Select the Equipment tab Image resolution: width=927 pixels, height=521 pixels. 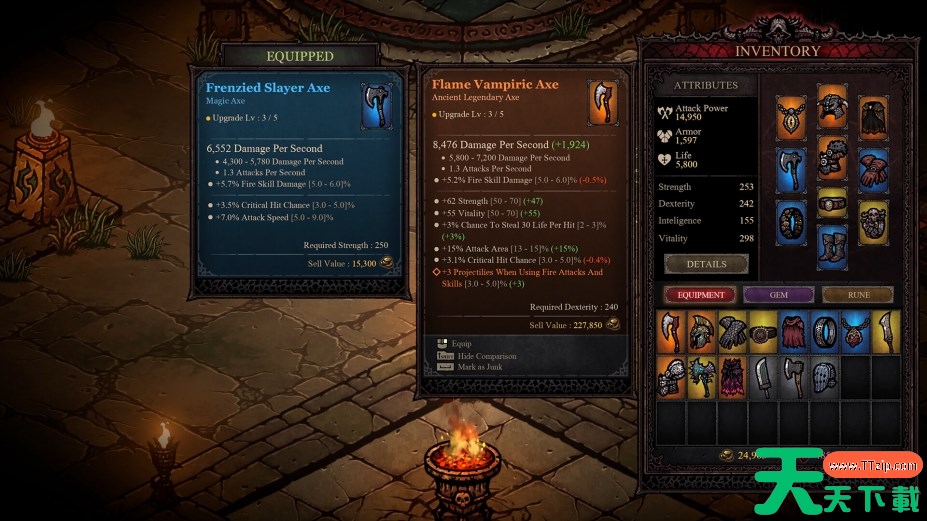pyautogui.click(x=701, y=295)
